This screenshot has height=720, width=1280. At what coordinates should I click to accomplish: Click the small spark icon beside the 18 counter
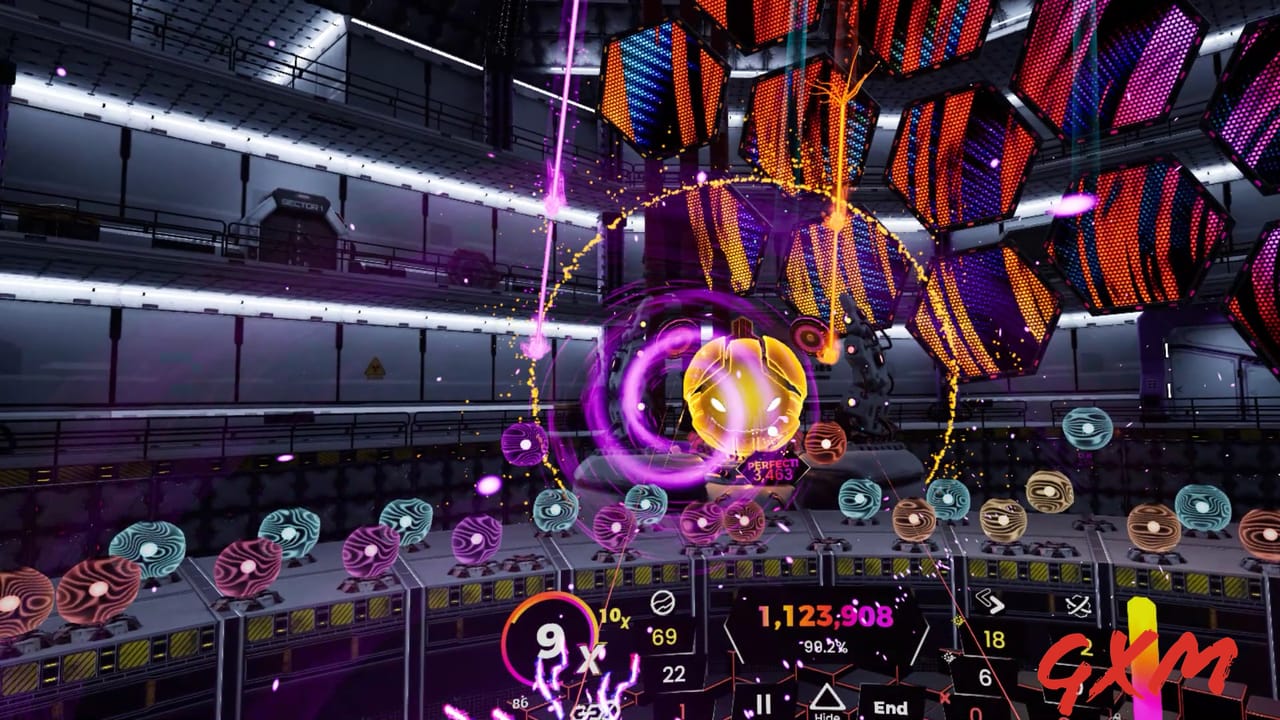point(955,623)
